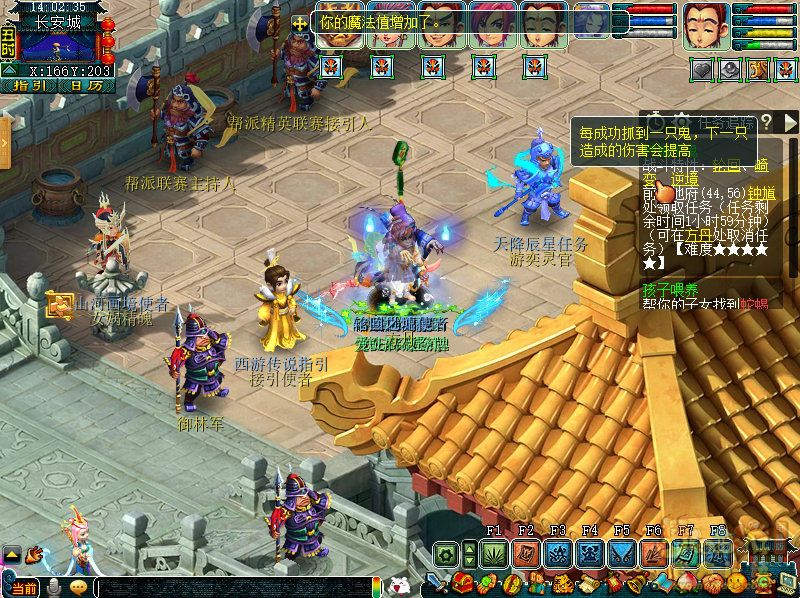Image resolution: width=800 pixels, height=598 pixels.
Task: Open the computer system menu icon
Action: pyautogui.click(x=785, y=583)
